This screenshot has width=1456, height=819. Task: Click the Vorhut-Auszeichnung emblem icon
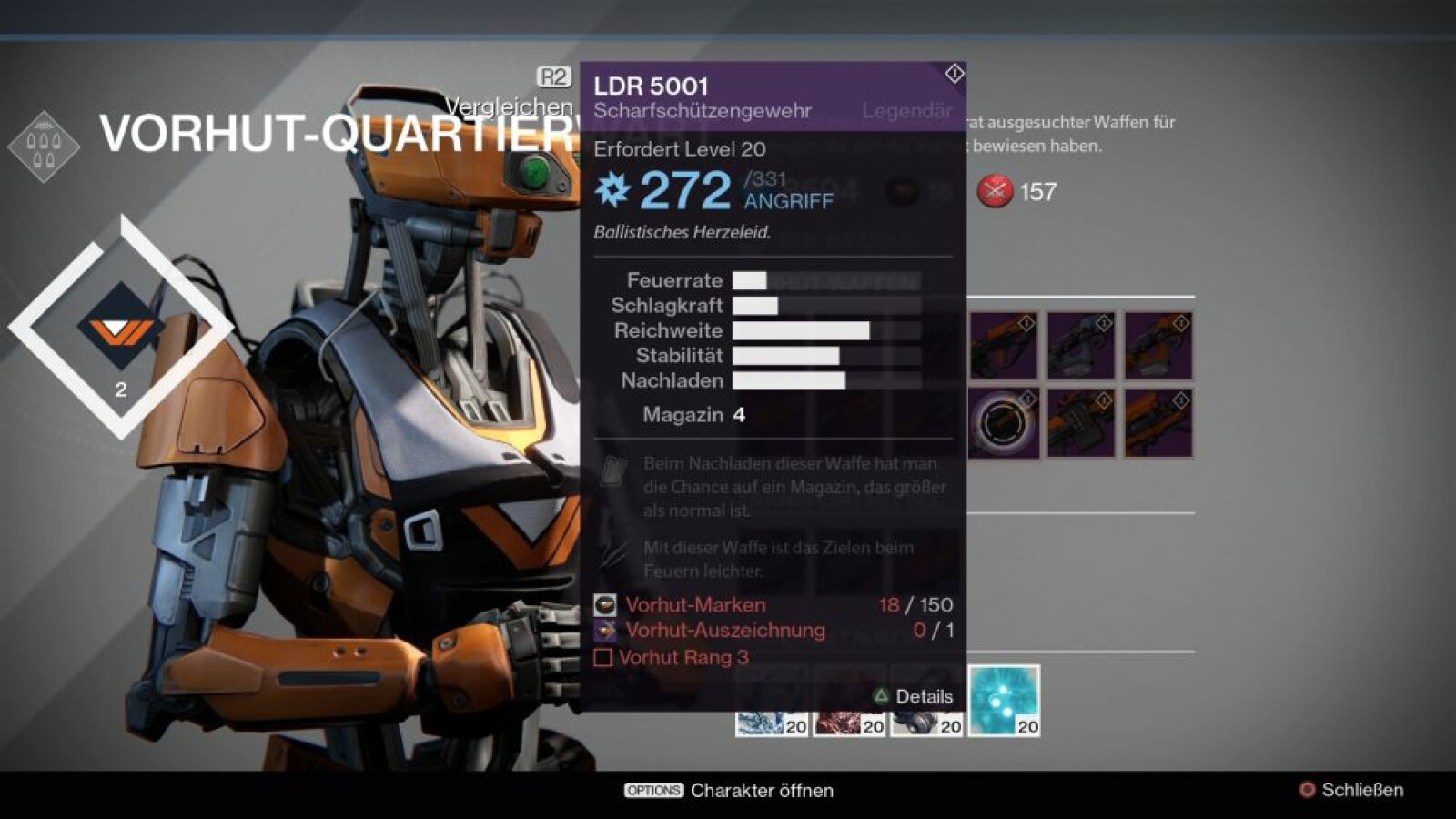pos(603,629)
